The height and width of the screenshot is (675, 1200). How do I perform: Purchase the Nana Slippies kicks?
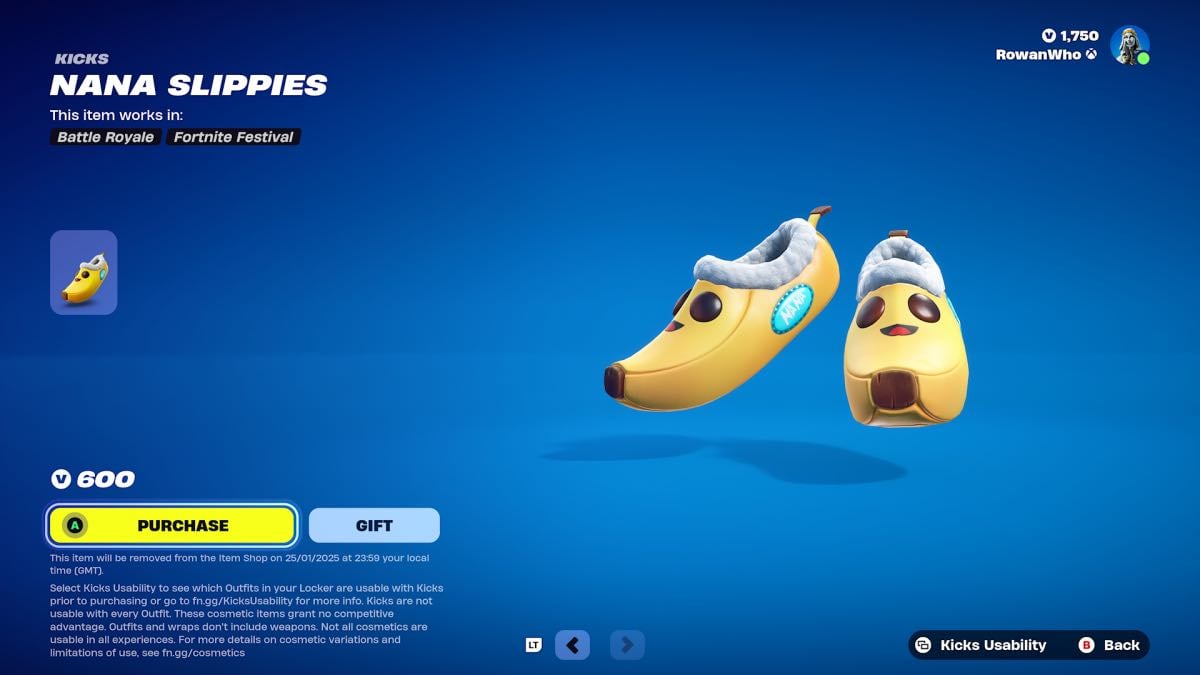coord(172,525)
